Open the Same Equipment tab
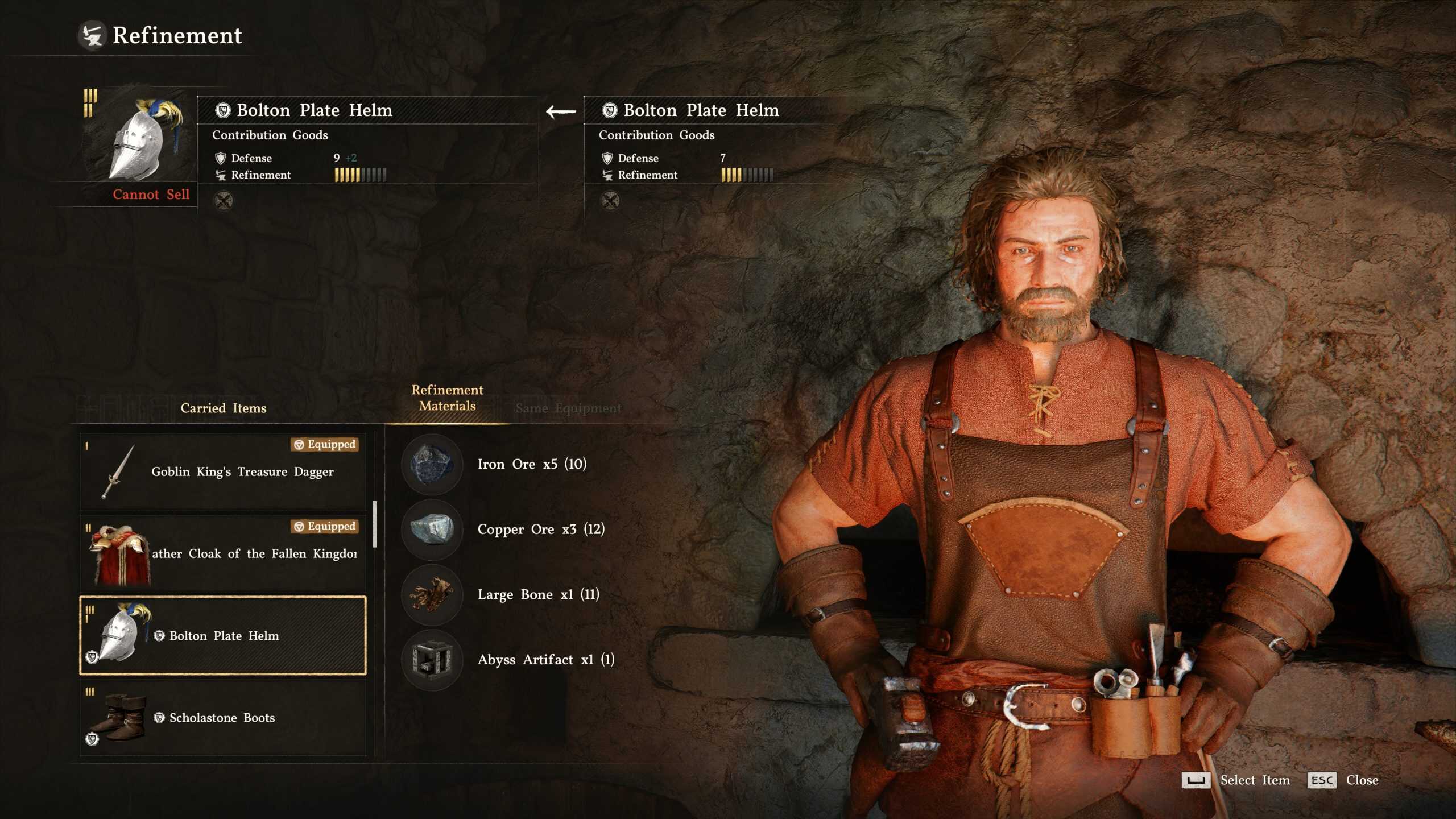Viewport: 1456px width, 819px height. coord(568,408)
